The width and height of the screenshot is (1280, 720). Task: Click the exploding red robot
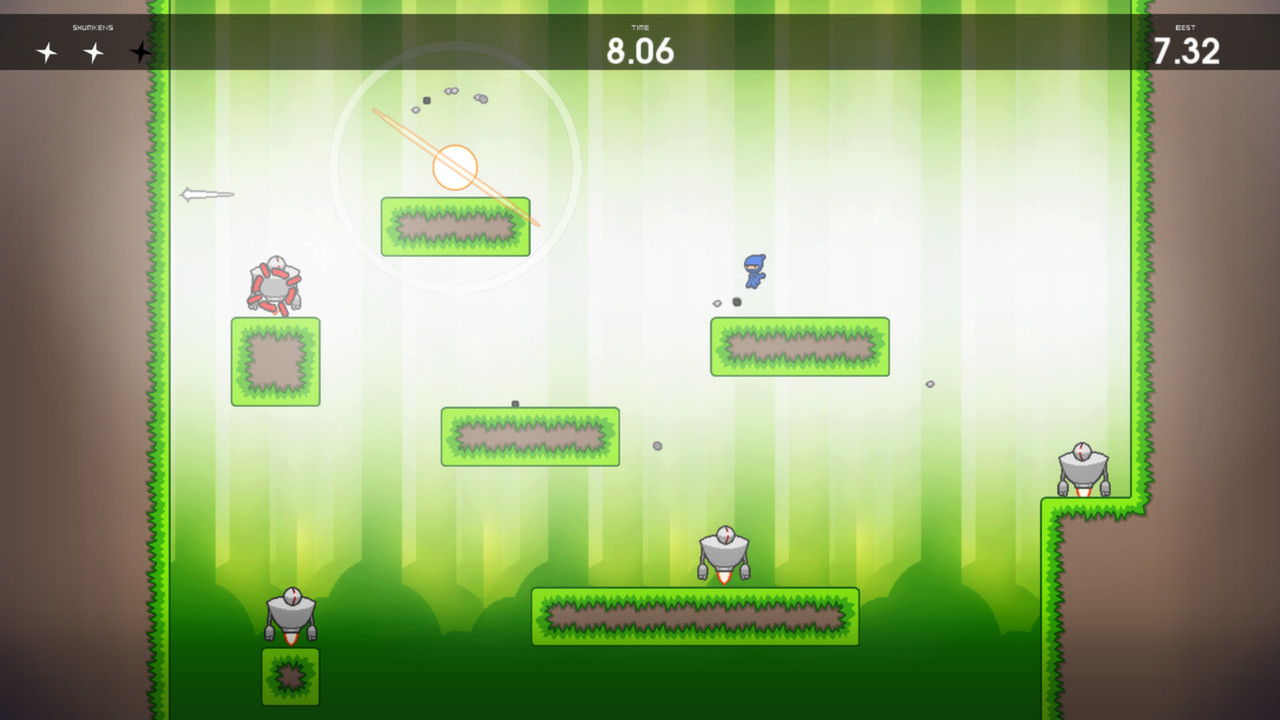(277, 285)
